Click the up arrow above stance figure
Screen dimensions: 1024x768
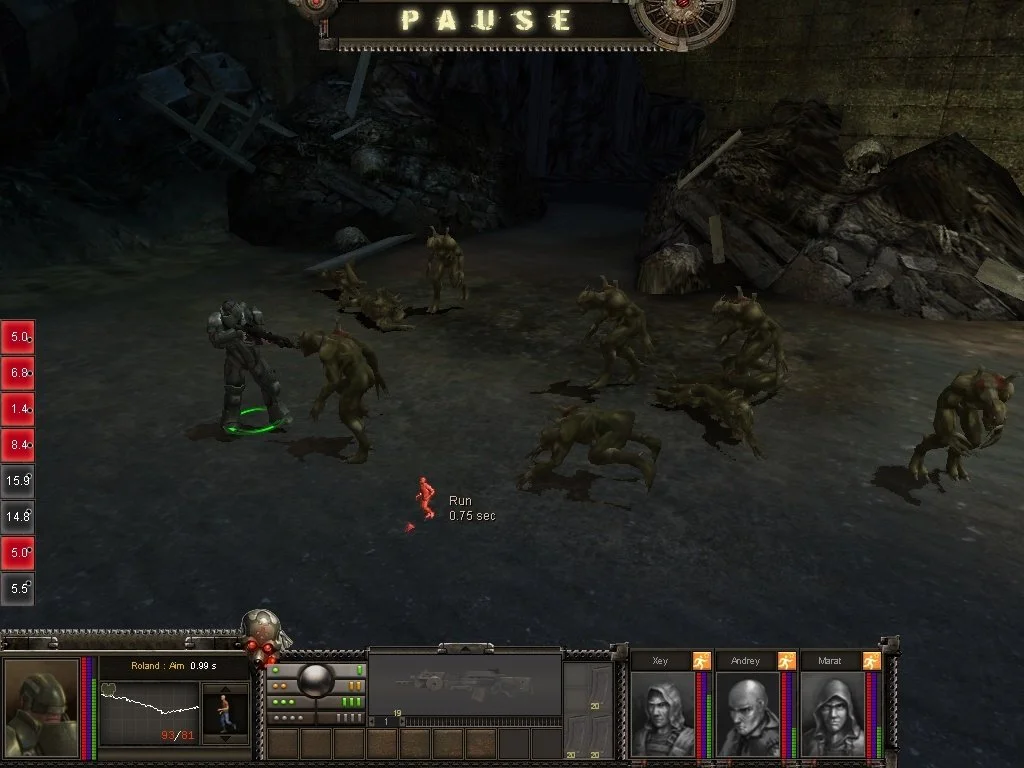(x=225, y=689)
